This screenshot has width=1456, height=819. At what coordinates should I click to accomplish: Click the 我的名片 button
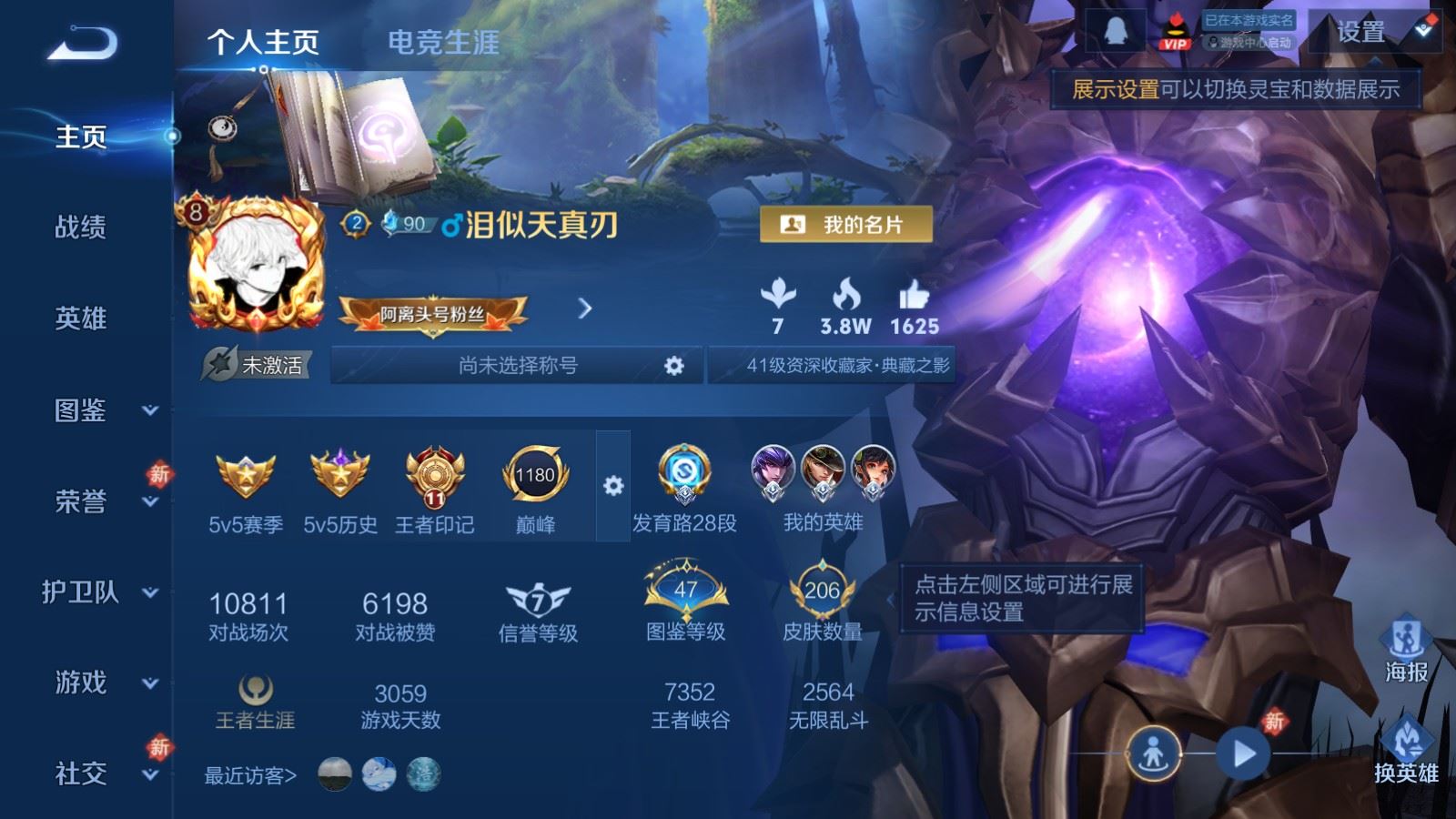847,224
